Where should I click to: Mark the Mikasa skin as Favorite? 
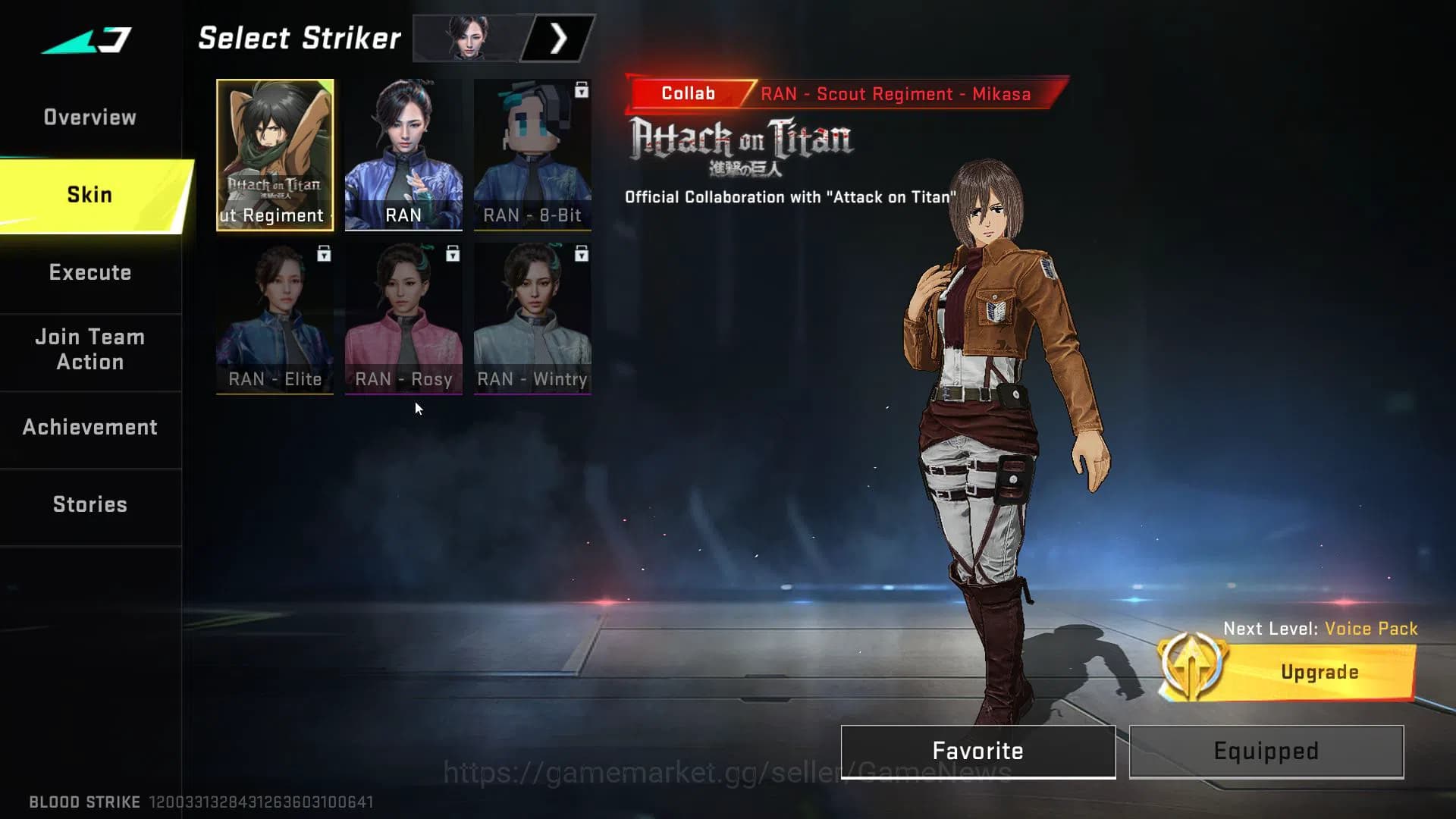(x=977, y=751)
